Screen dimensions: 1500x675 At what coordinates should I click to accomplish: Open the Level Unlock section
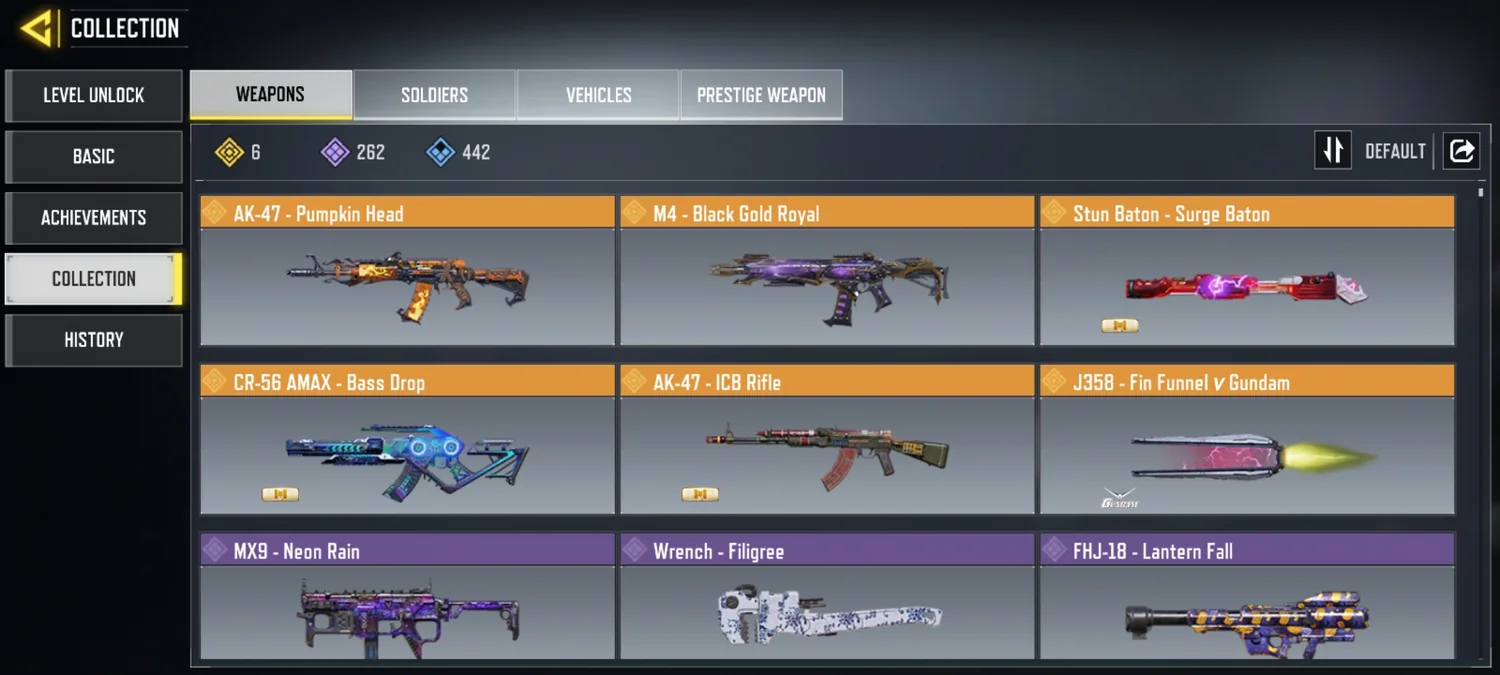point(94,96)
